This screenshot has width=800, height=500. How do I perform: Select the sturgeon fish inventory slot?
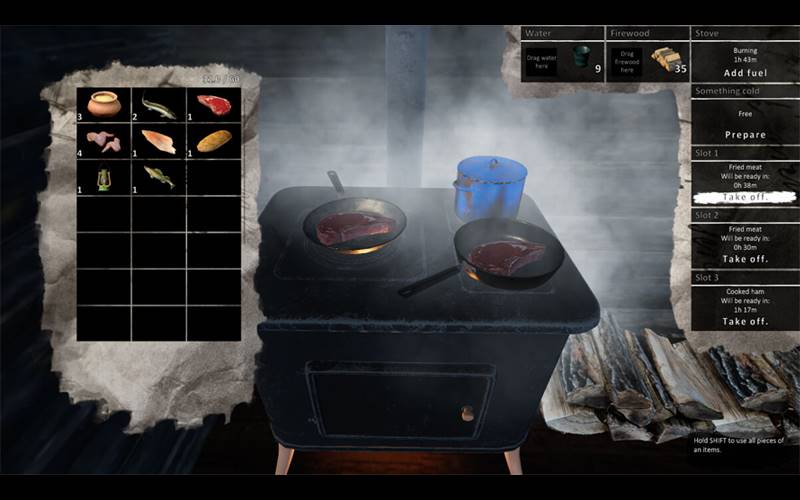(159, 105)
